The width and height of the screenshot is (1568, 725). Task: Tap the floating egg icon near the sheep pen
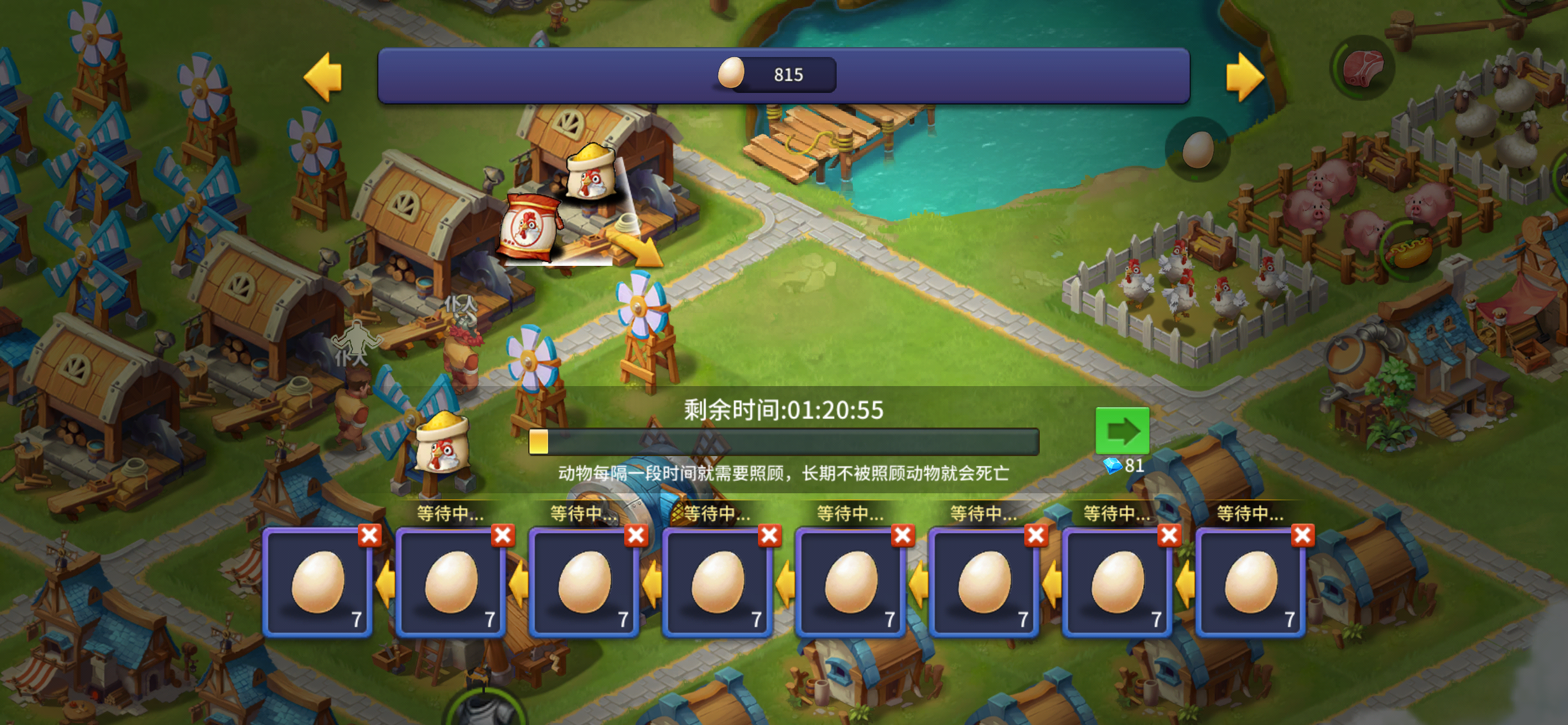coord(1199,151)
